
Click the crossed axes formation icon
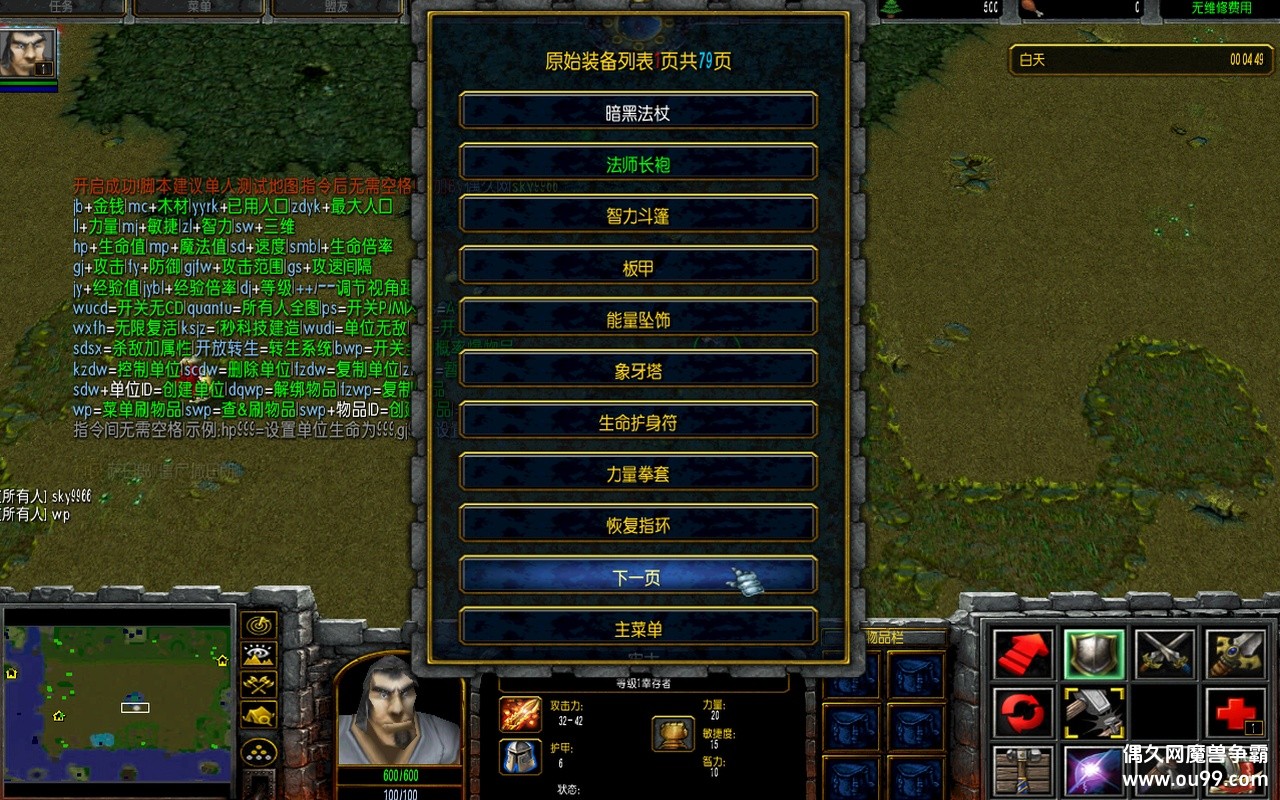[x=258, y=683]
